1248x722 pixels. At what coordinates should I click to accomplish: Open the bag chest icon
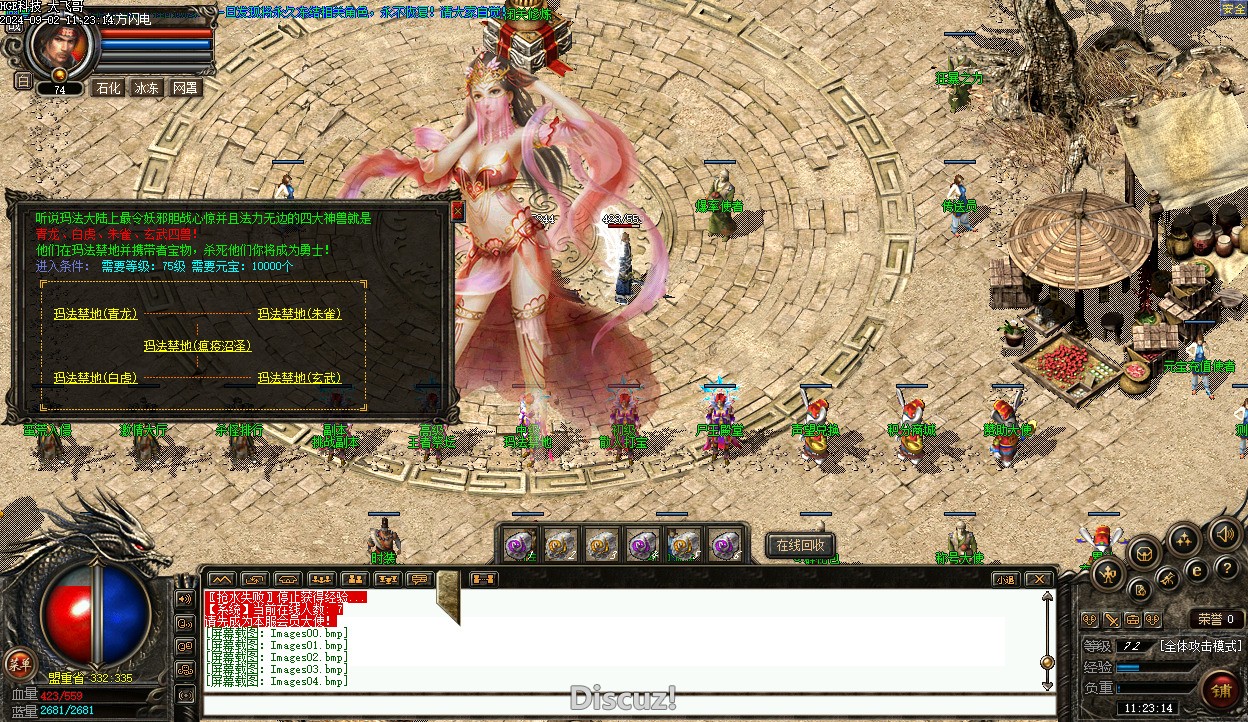point(1144,551)
